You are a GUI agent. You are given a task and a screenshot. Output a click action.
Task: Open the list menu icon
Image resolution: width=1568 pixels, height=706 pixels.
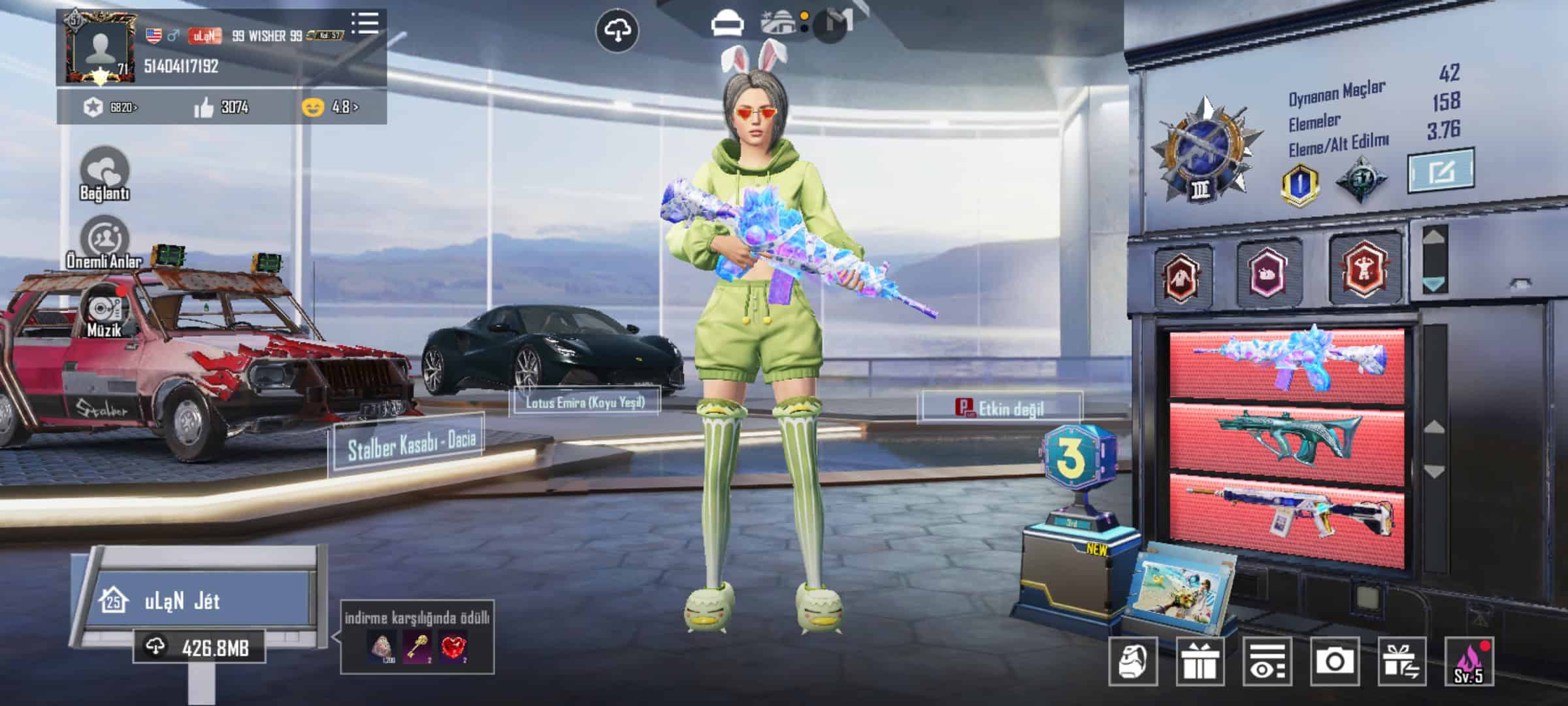point(365,24)
